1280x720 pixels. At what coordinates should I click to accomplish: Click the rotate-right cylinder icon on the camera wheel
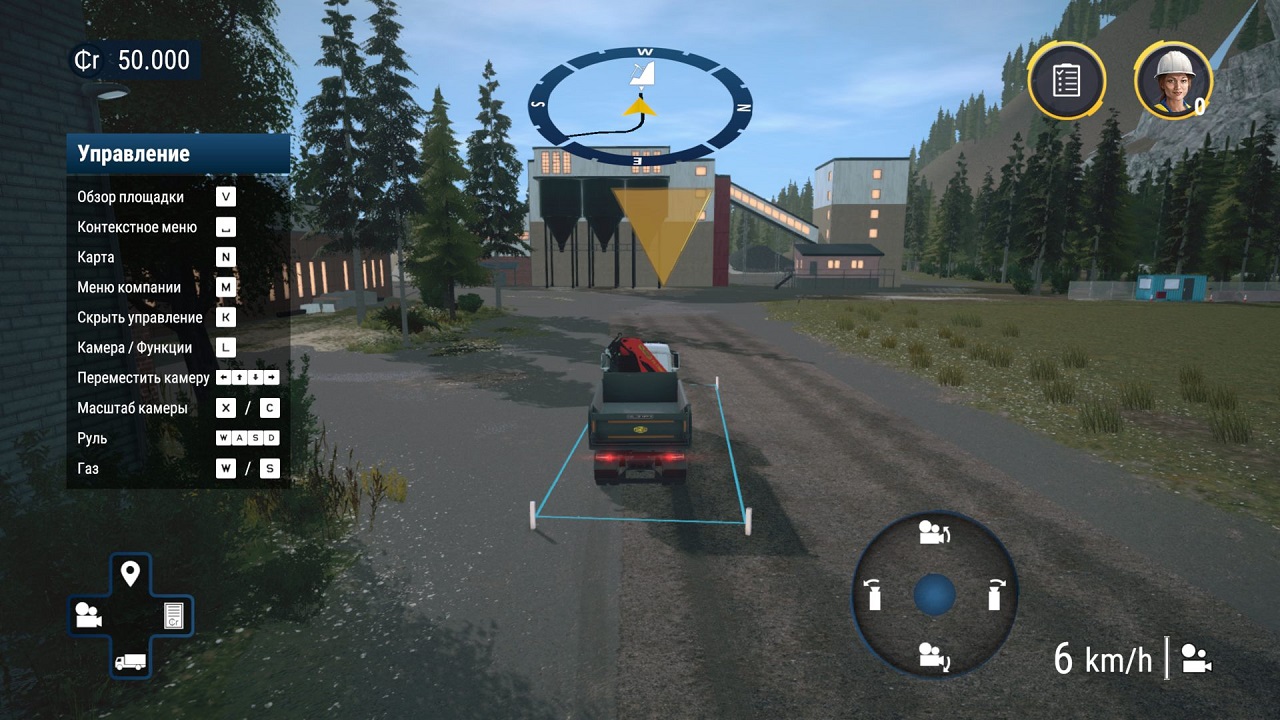point(995,596)
